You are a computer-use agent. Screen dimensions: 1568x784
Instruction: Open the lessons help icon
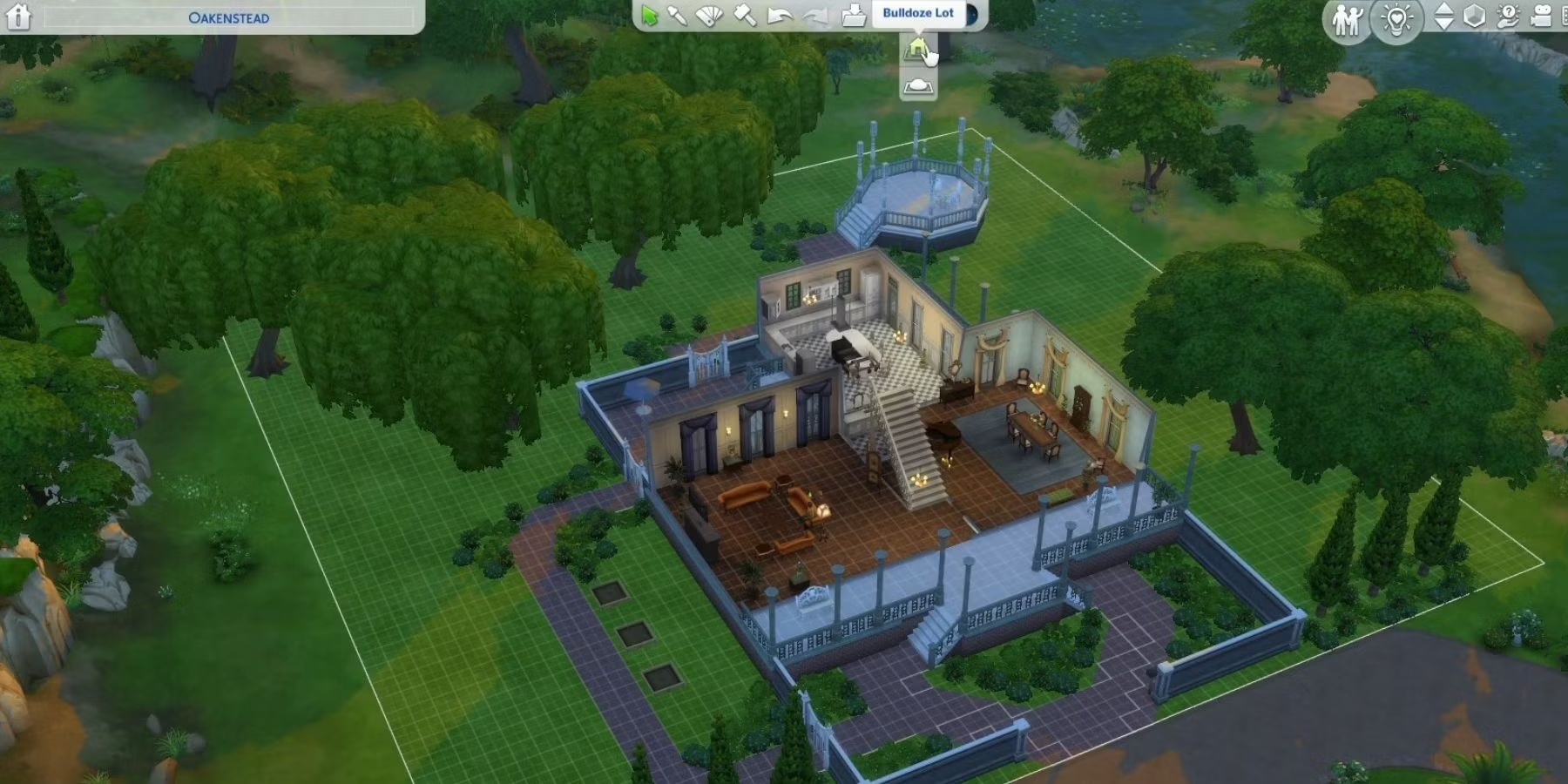1508,17
